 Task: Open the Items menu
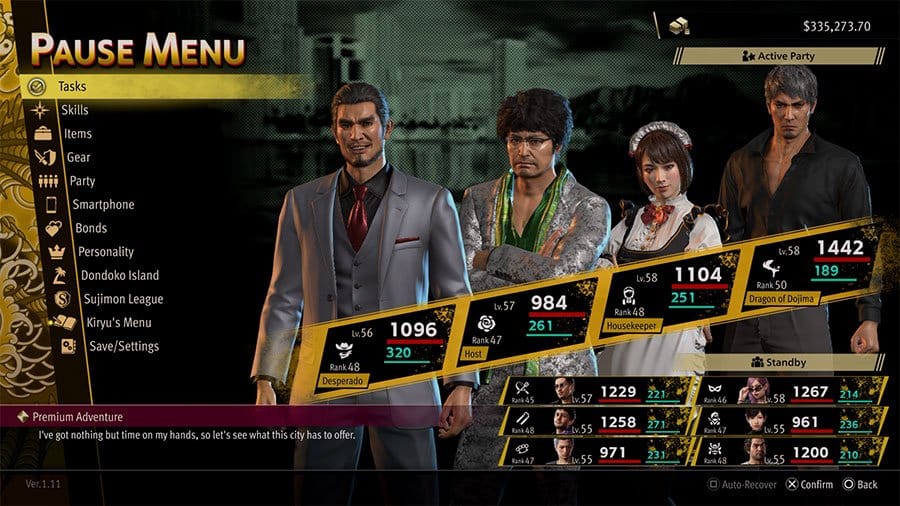click(x=77, y=134)
